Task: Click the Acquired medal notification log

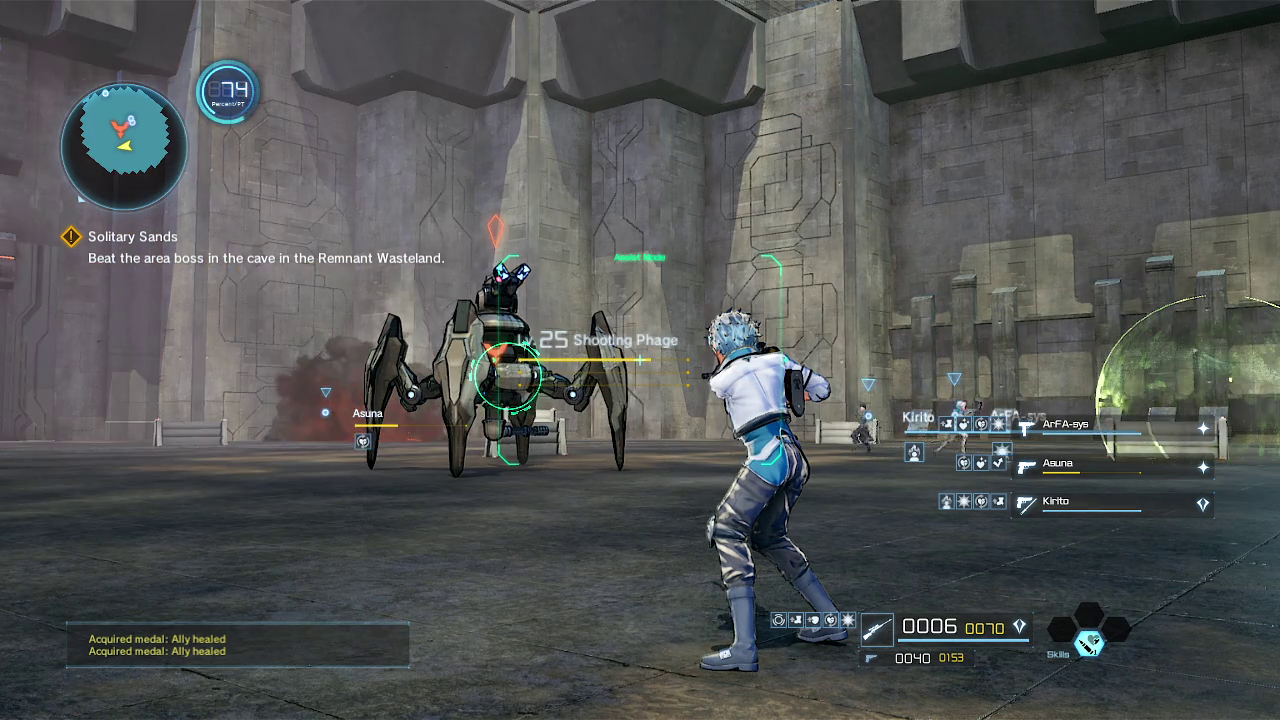Action: tap(238, 645)
